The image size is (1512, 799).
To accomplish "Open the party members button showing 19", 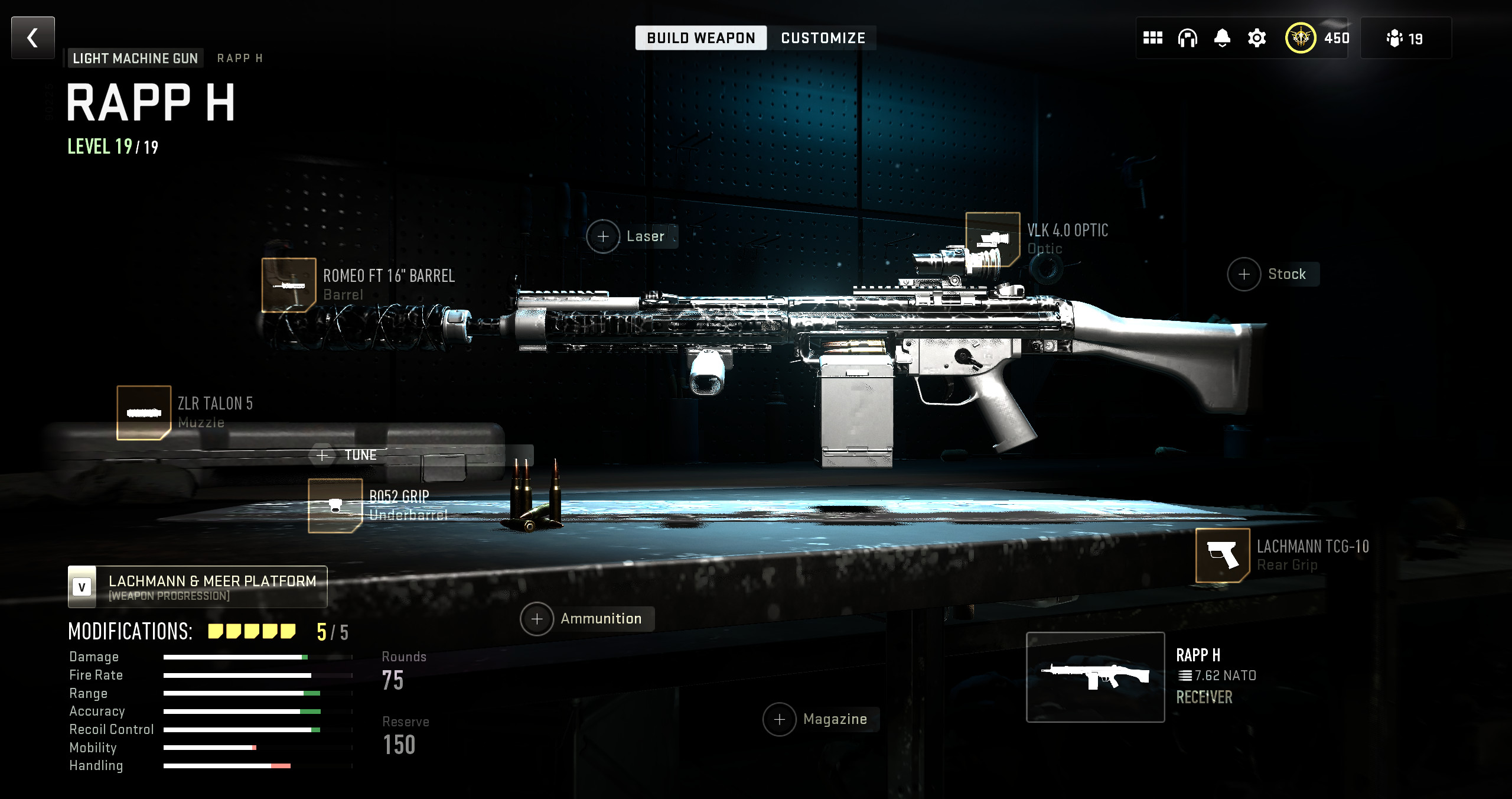I will click(x=1405, y=38).
